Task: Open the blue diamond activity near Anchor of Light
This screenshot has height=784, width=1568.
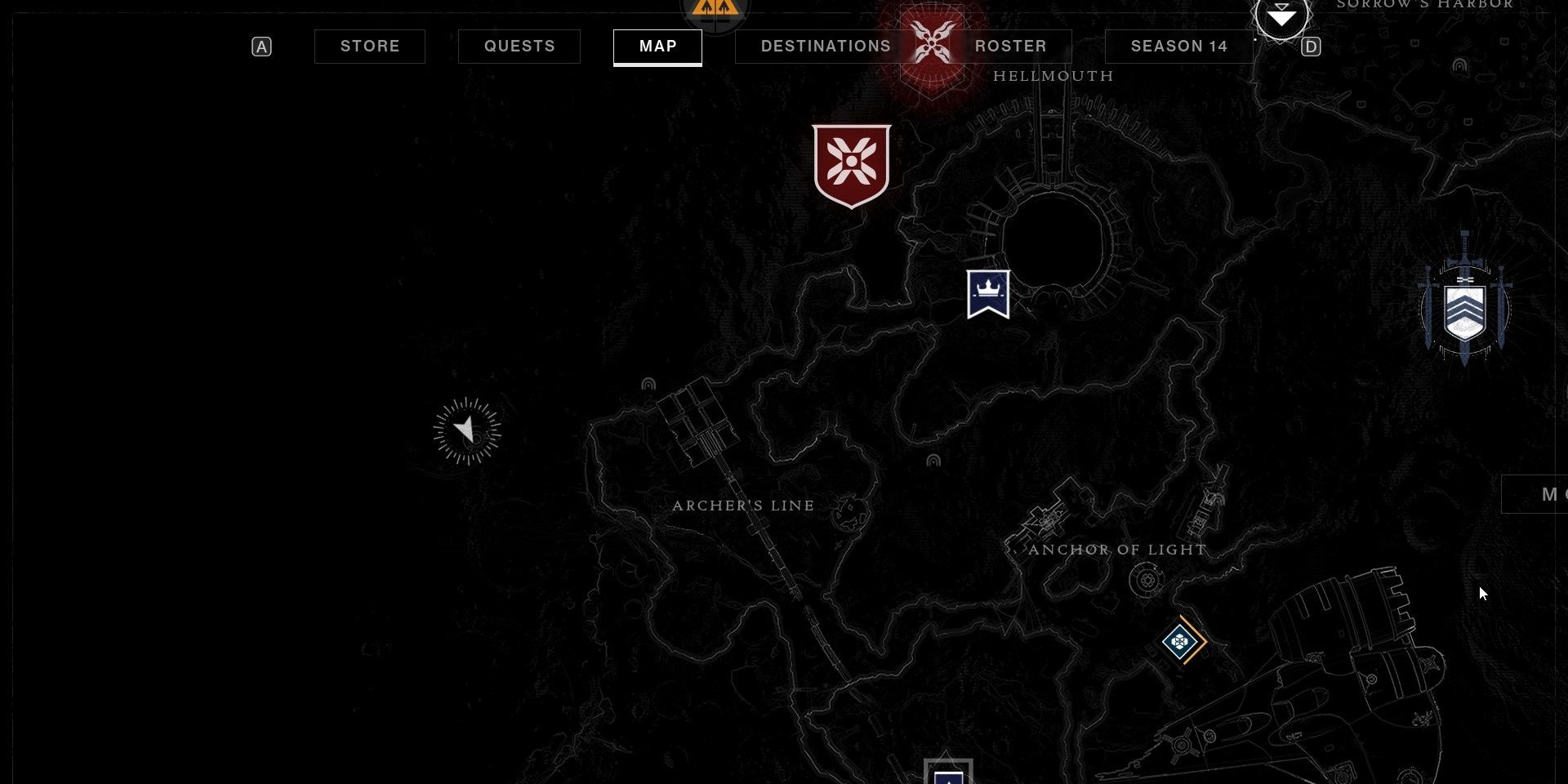Action: point(1181,642)
